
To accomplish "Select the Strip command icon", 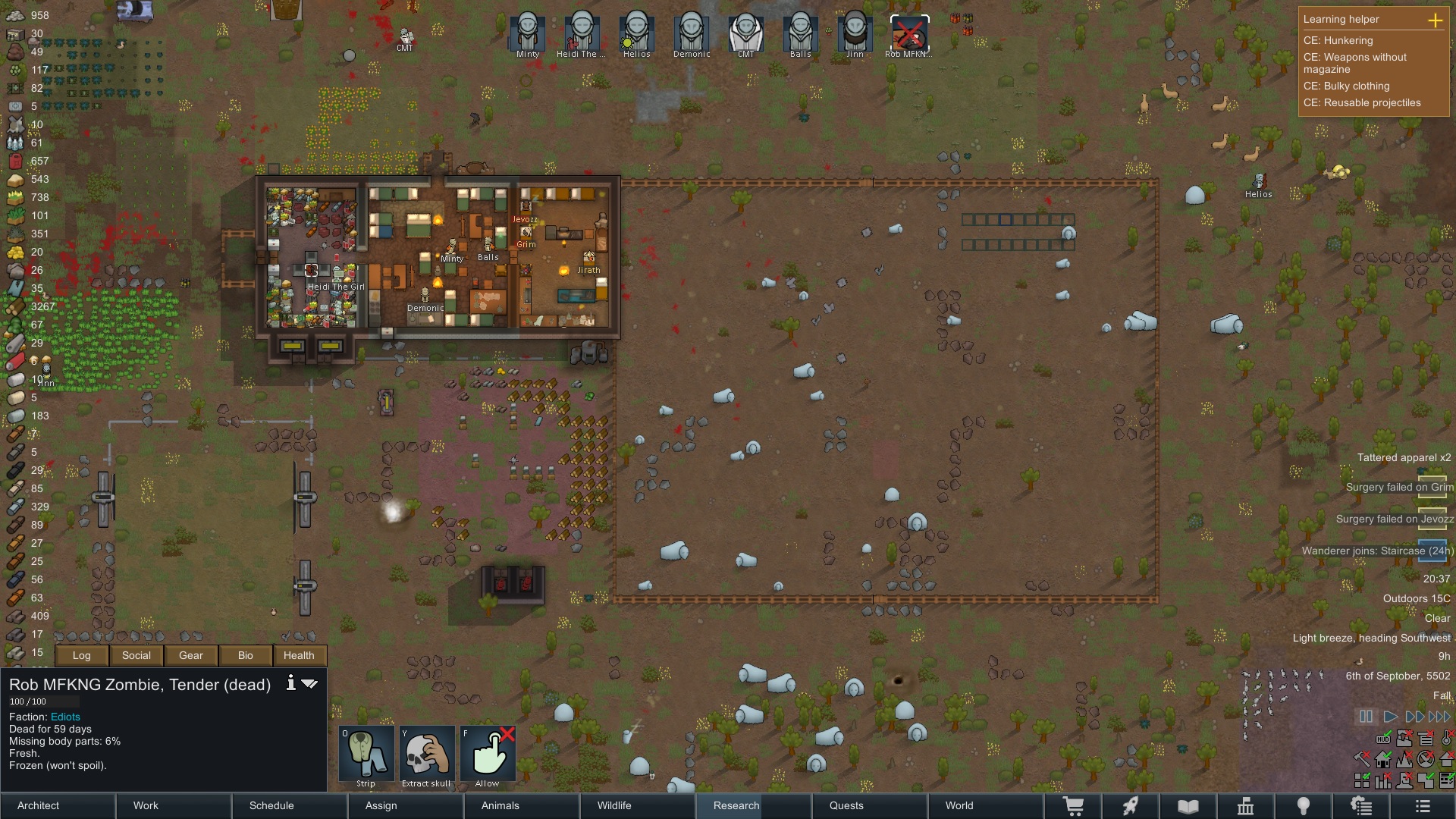I will tap(366, 753).
